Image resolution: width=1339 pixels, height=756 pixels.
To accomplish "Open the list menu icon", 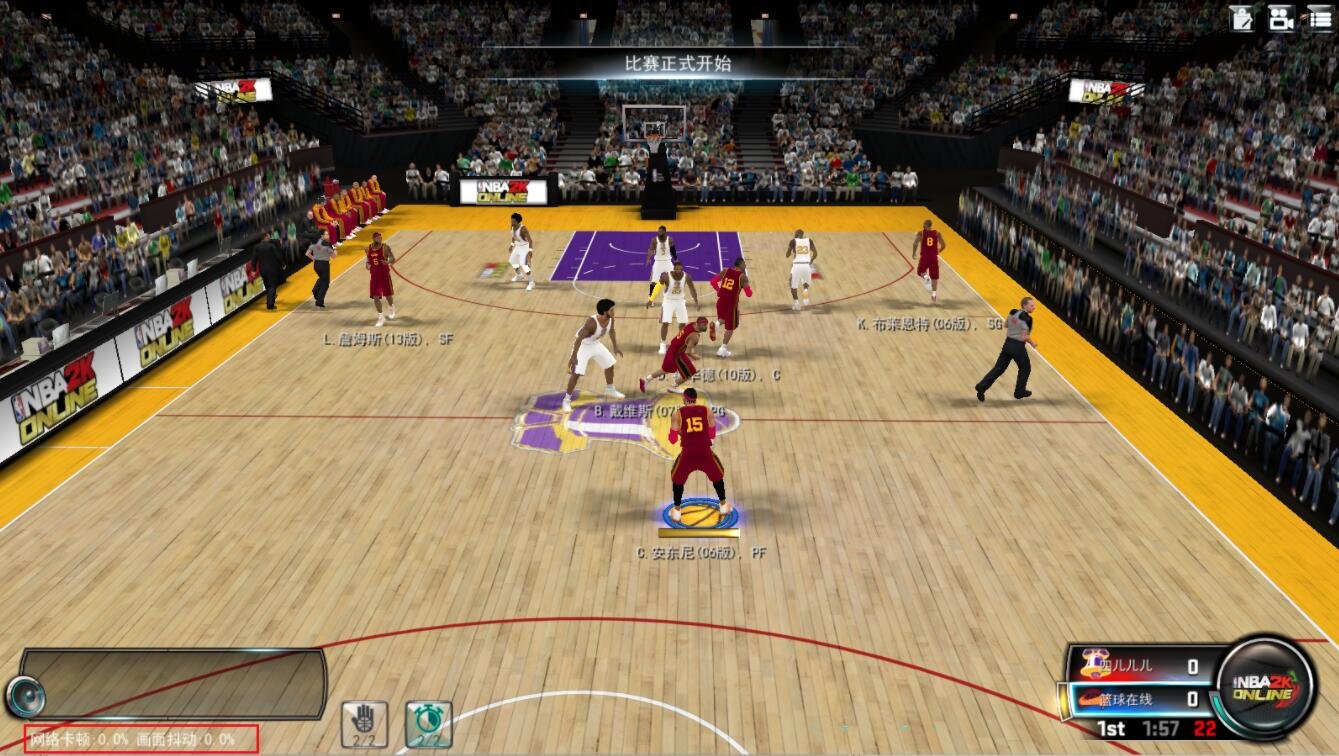I will (x=1319, y=17).
